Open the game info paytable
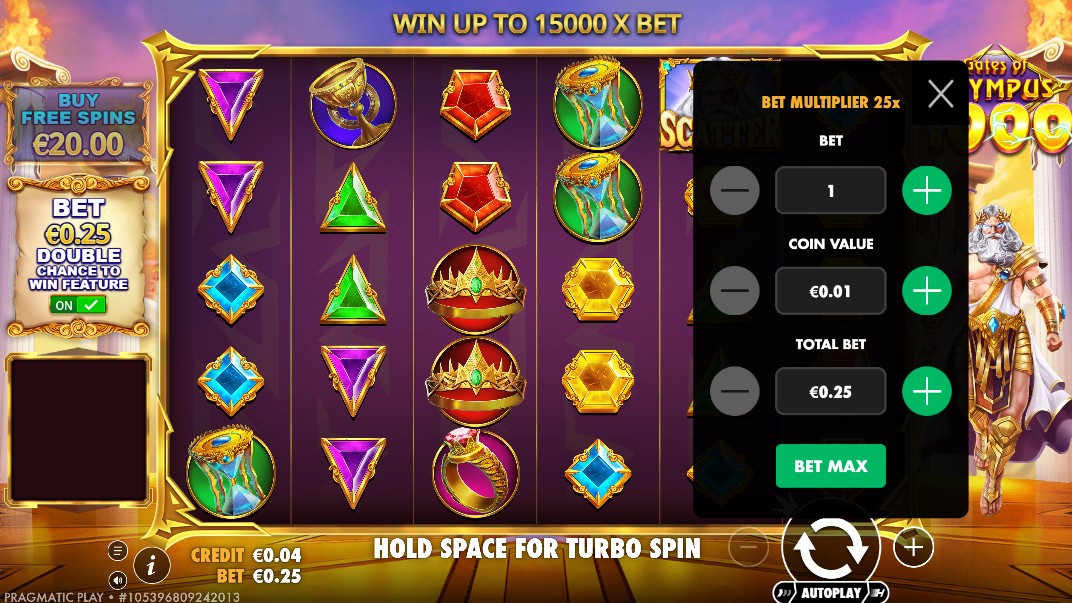 pos(152,566)
